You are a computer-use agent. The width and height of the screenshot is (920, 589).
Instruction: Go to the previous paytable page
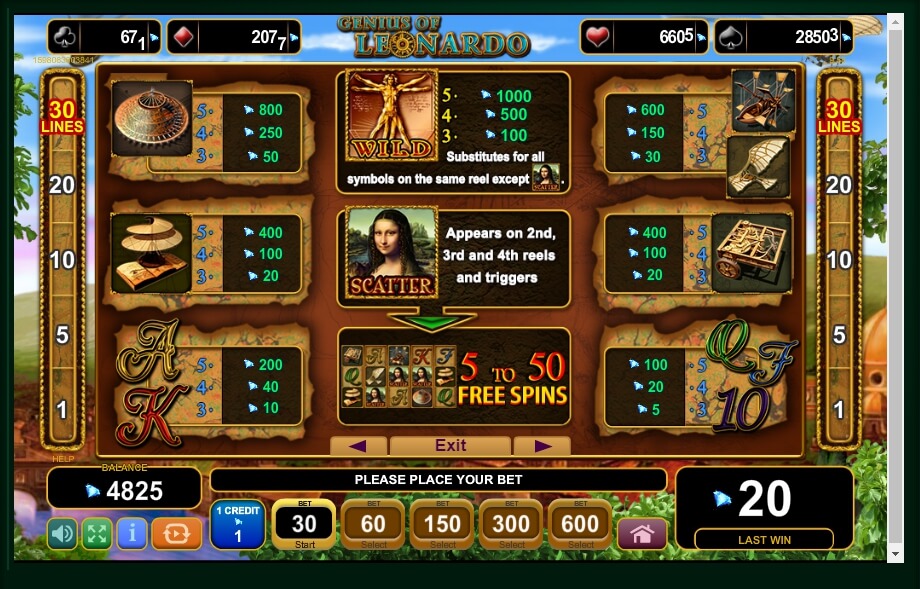pyautogui.click(x=357, y=446)
